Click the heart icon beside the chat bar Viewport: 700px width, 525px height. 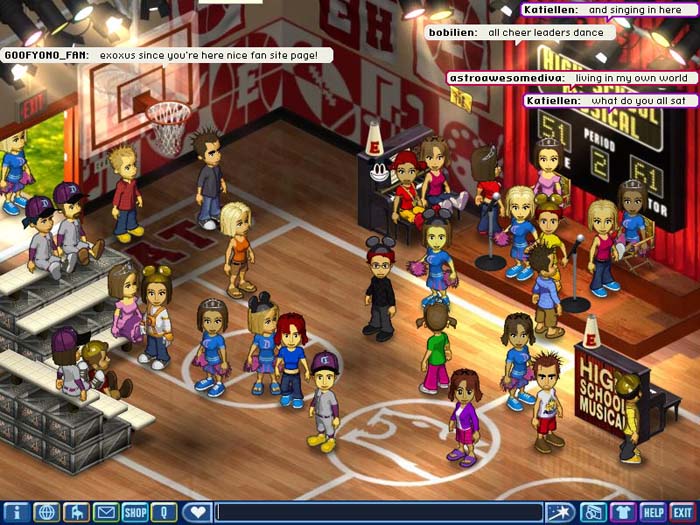click(197, 513)
